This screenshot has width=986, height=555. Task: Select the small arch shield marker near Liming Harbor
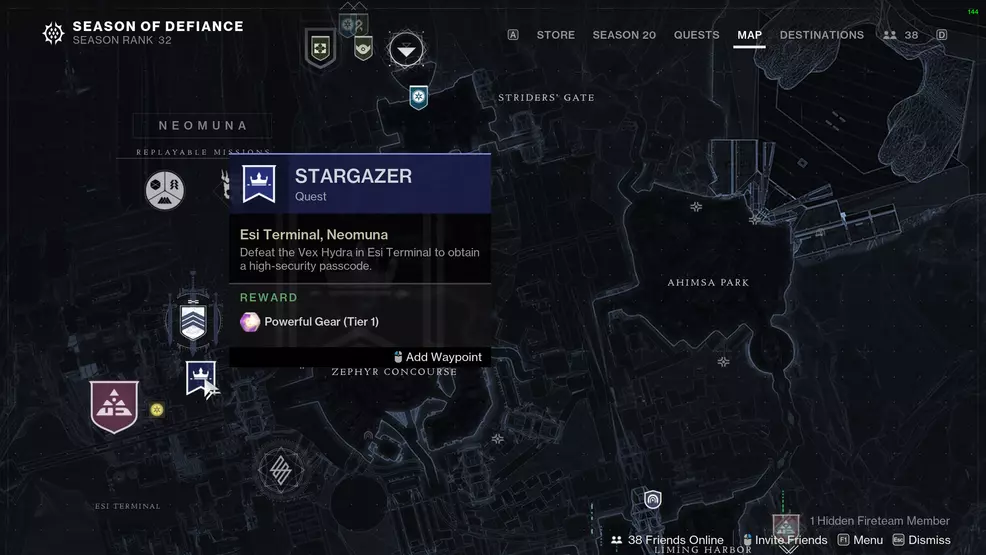pyautogui.click(x=653, y=499)
